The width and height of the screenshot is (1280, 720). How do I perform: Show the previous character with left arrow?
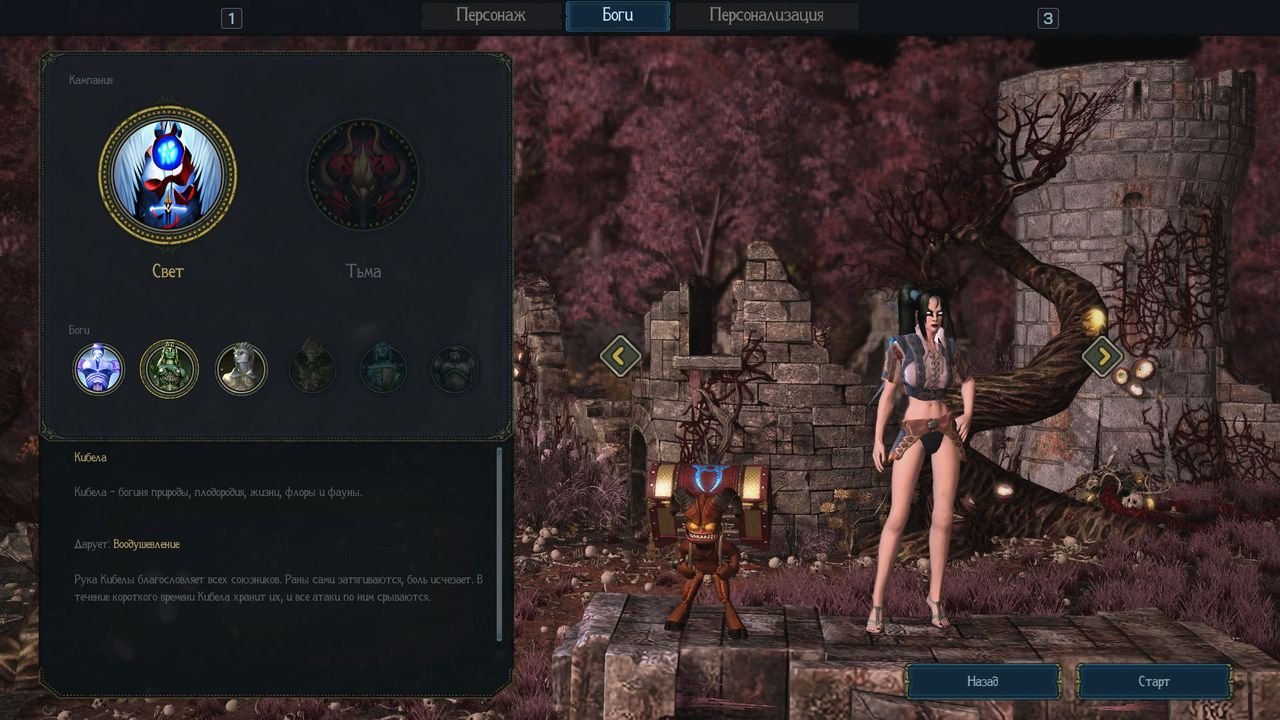pos(620,355)
